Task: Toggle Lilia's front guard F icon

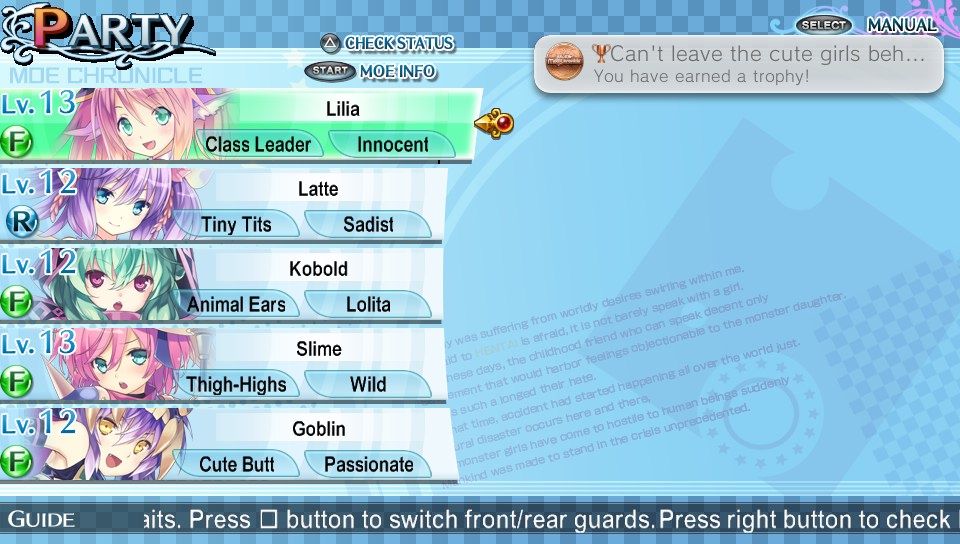Action: point(16,141)
